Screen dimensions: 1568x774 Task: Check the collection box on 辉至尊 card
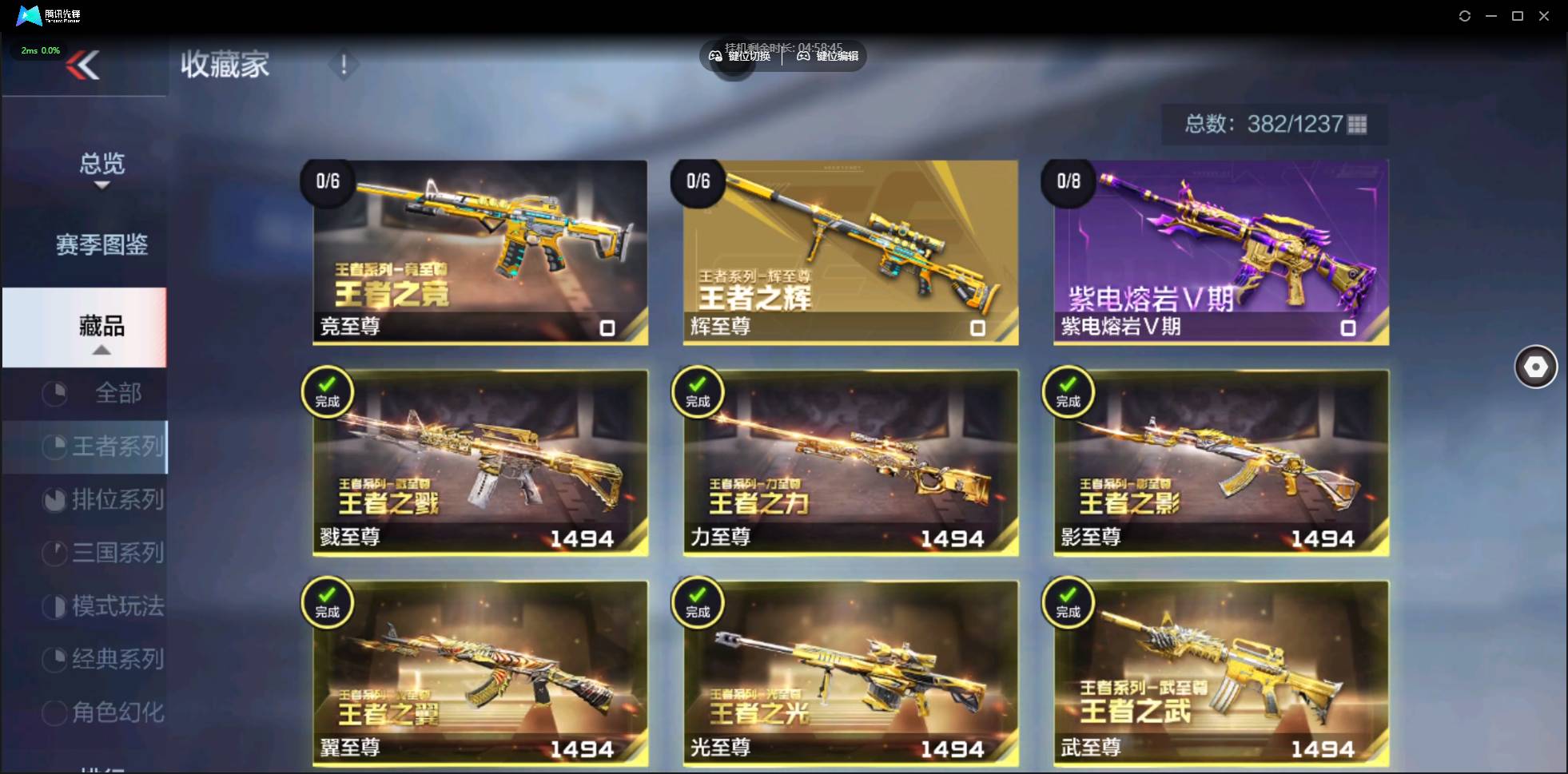point(977,327)
